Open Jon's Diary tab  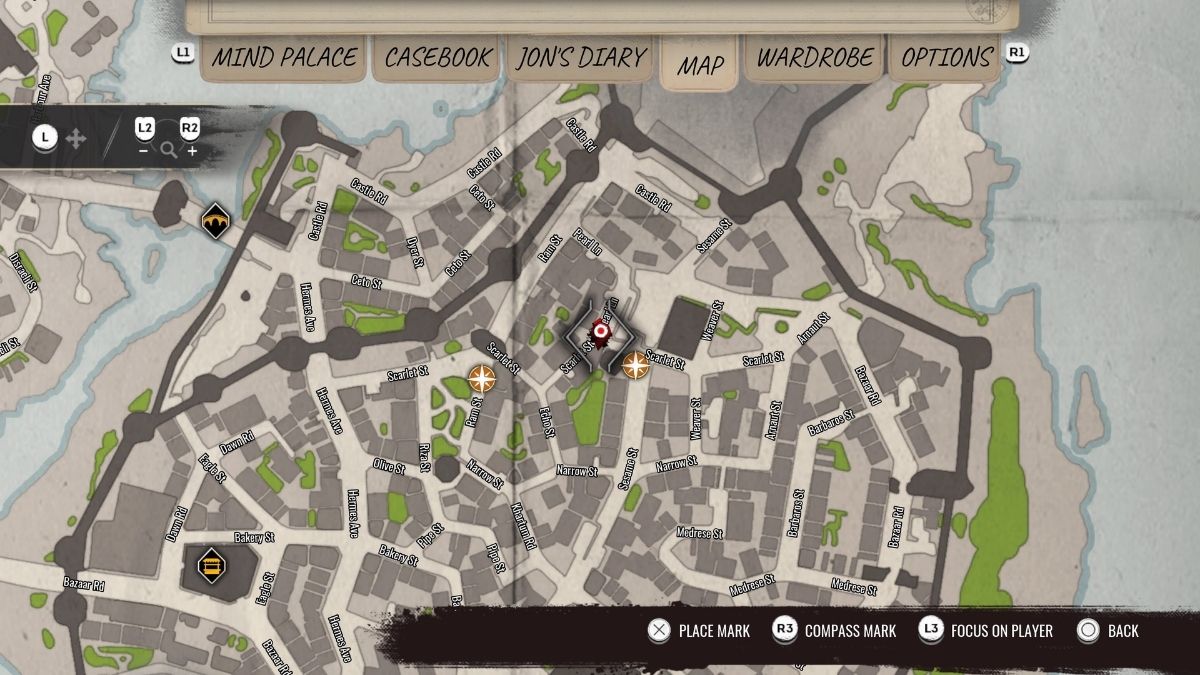(x=580, y=59)
